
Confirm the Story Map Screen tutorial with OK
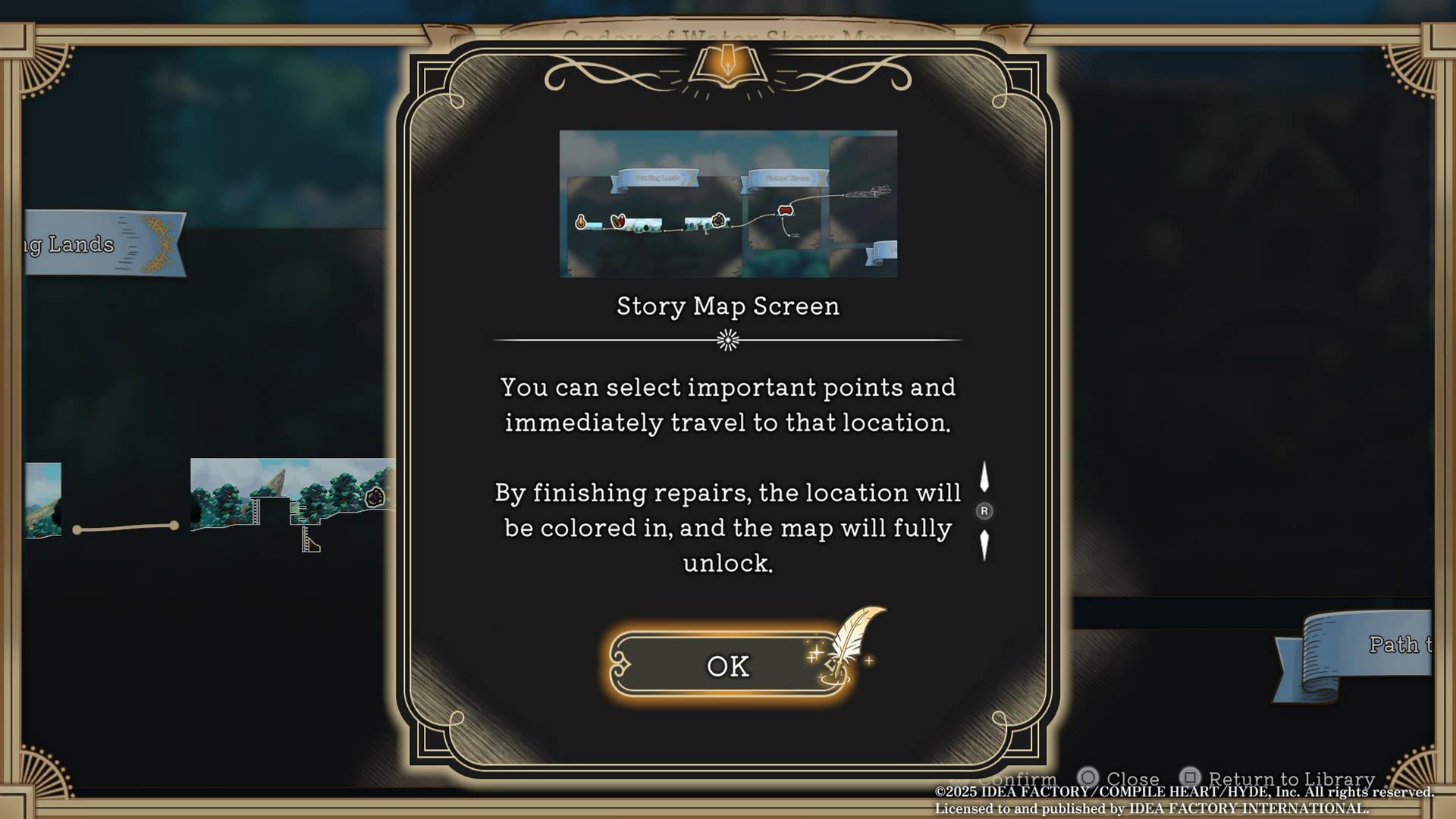[727, 665]
